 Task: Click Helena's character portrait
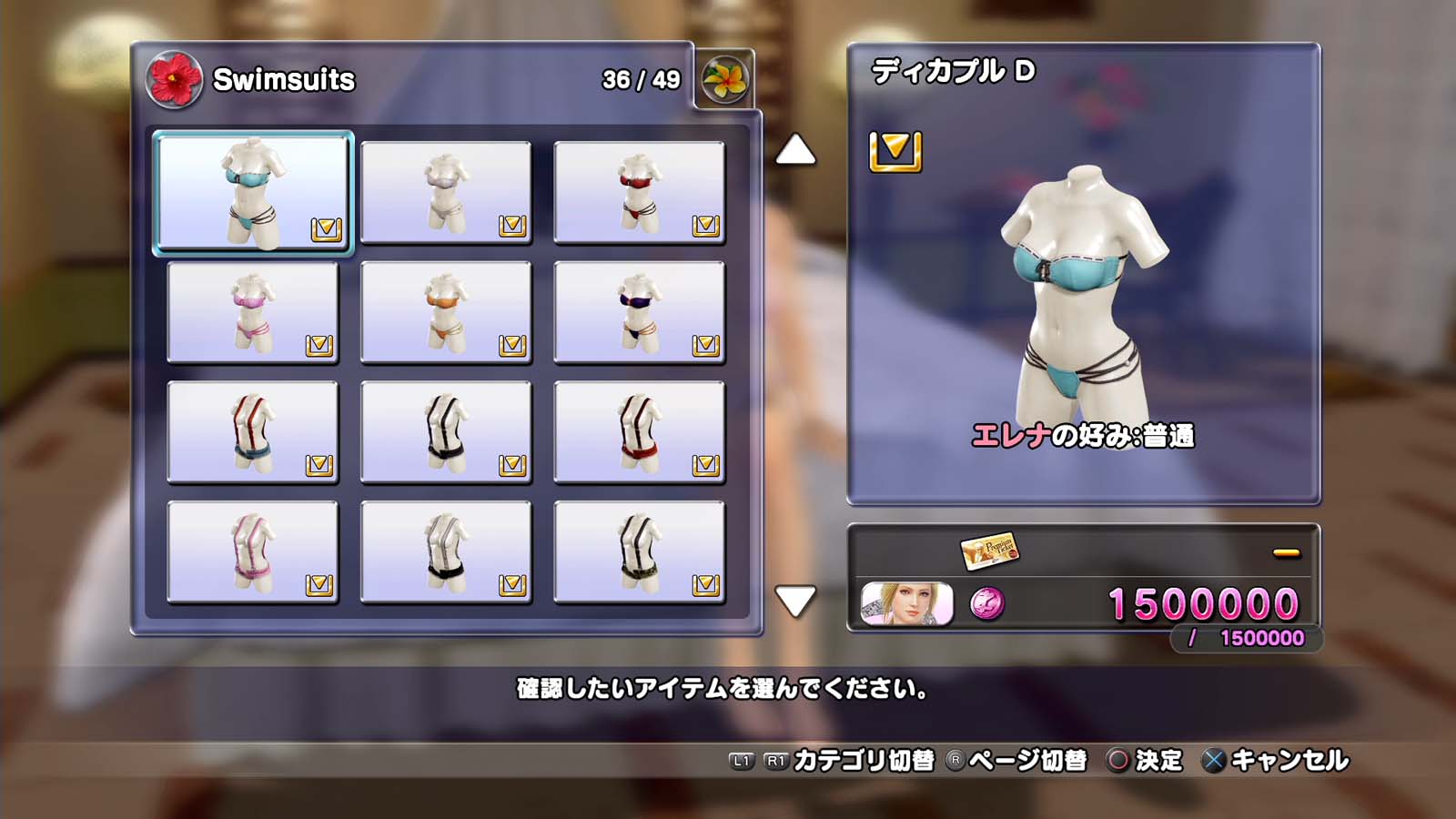(x=906, y=604)
